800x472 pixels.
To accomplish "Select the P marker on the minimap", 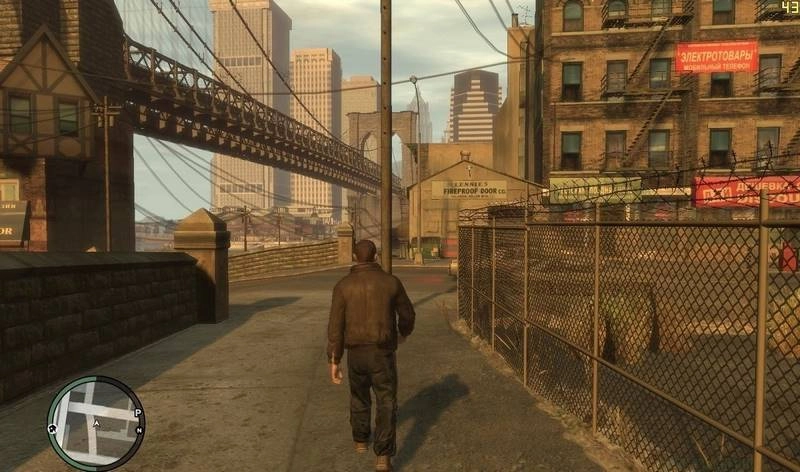I will click(x=137, y=412).
